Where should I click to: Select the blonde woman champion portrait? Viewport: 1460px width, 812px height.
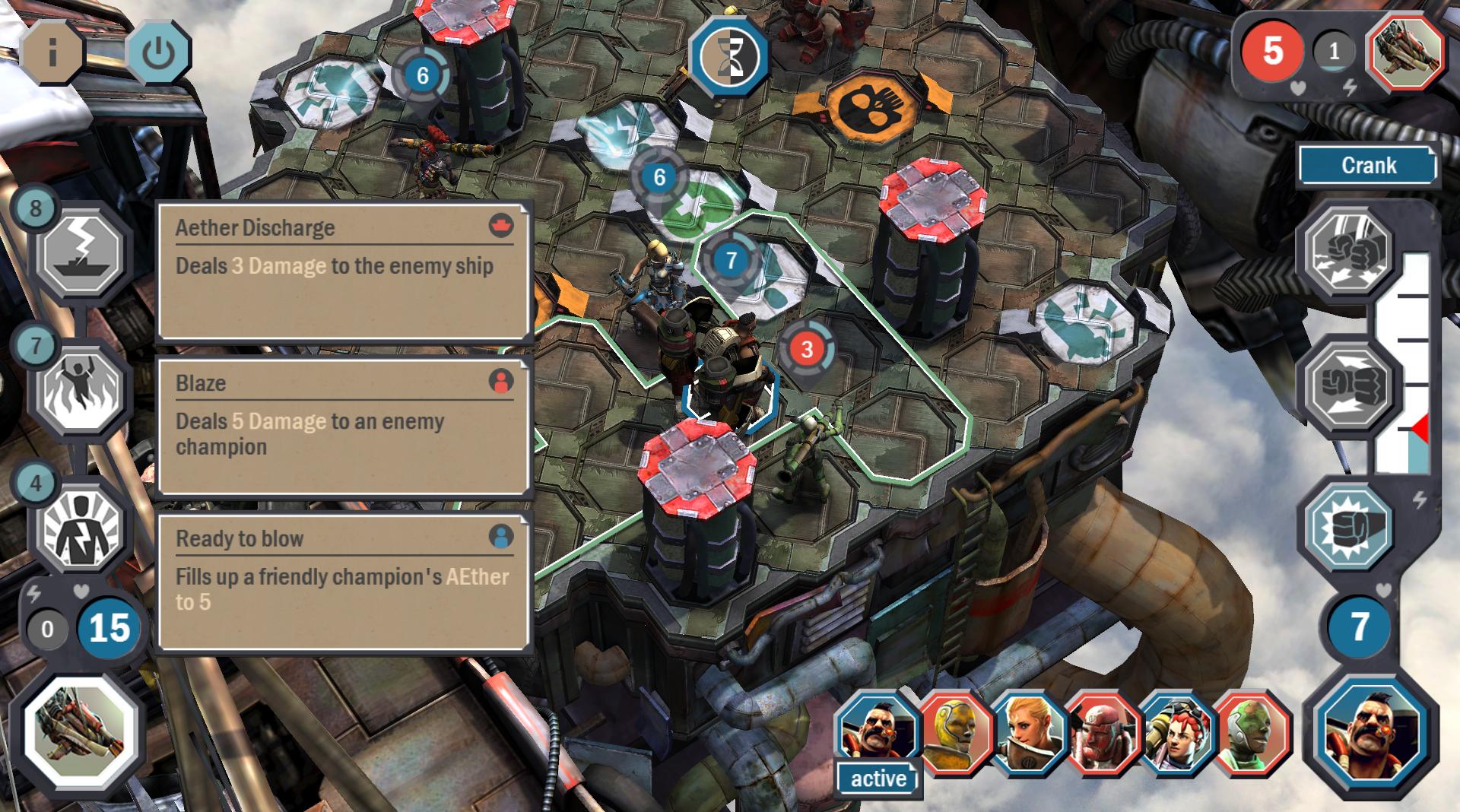[x=1029, y=733]
